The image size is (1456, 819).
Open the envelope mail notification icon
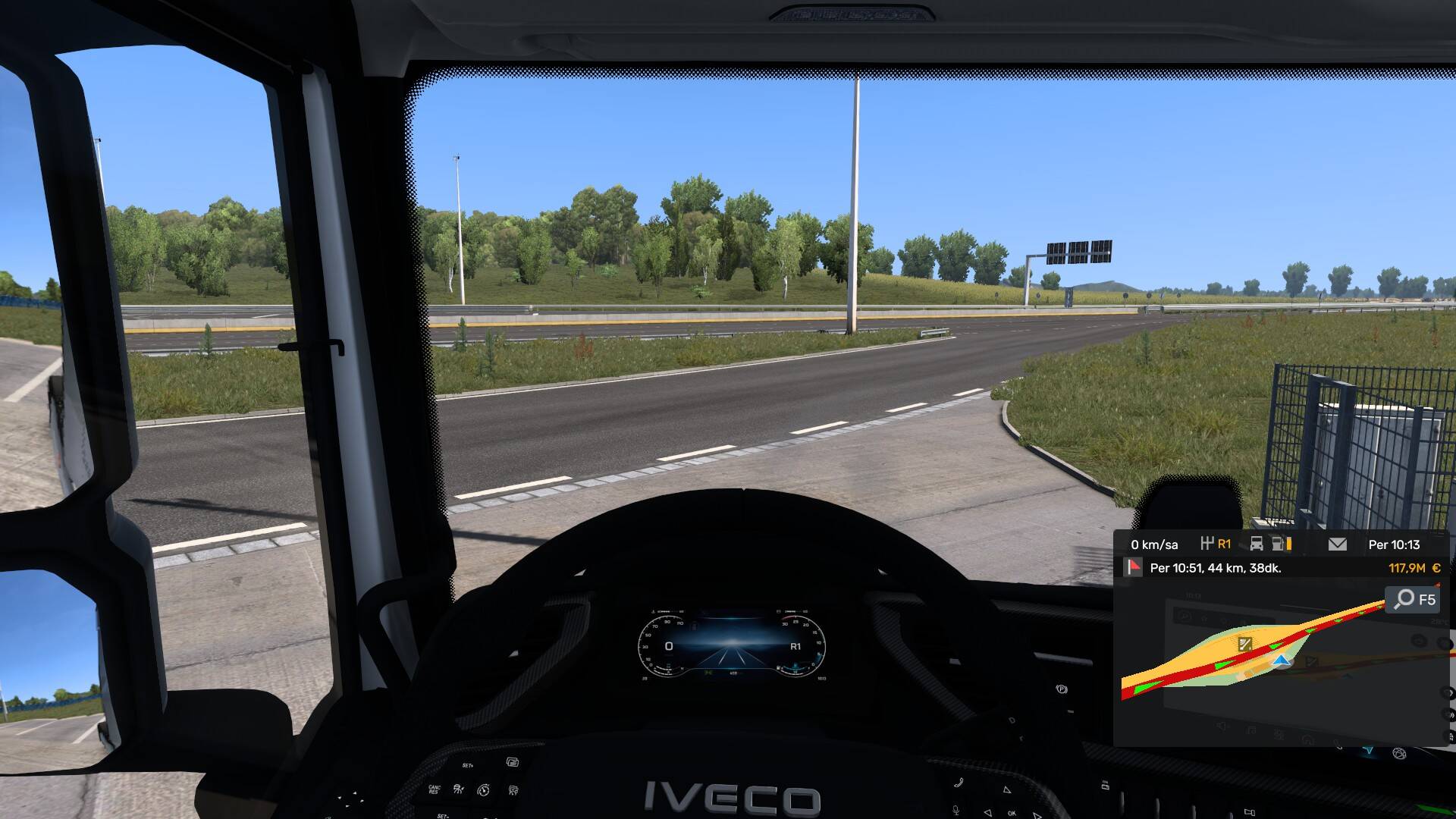pos(1338,544)
